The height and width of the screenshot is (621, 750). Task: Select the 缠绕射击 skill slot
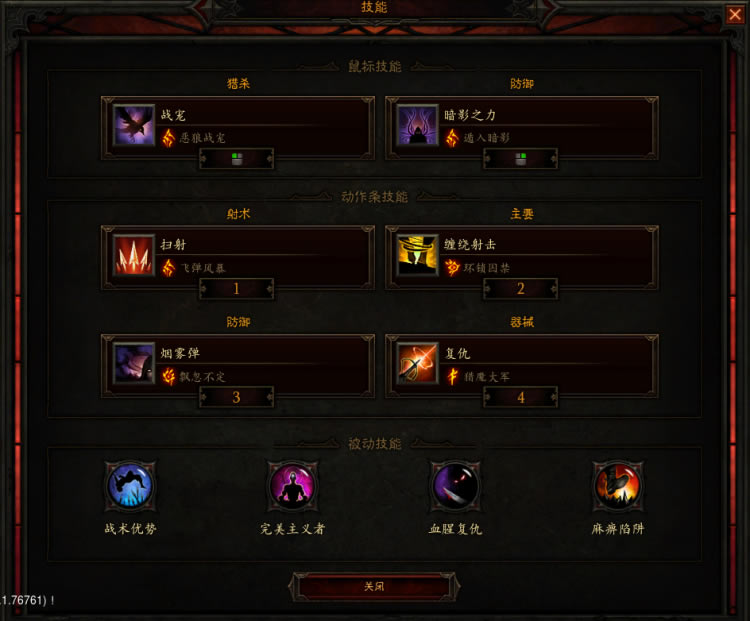point(522,254)
